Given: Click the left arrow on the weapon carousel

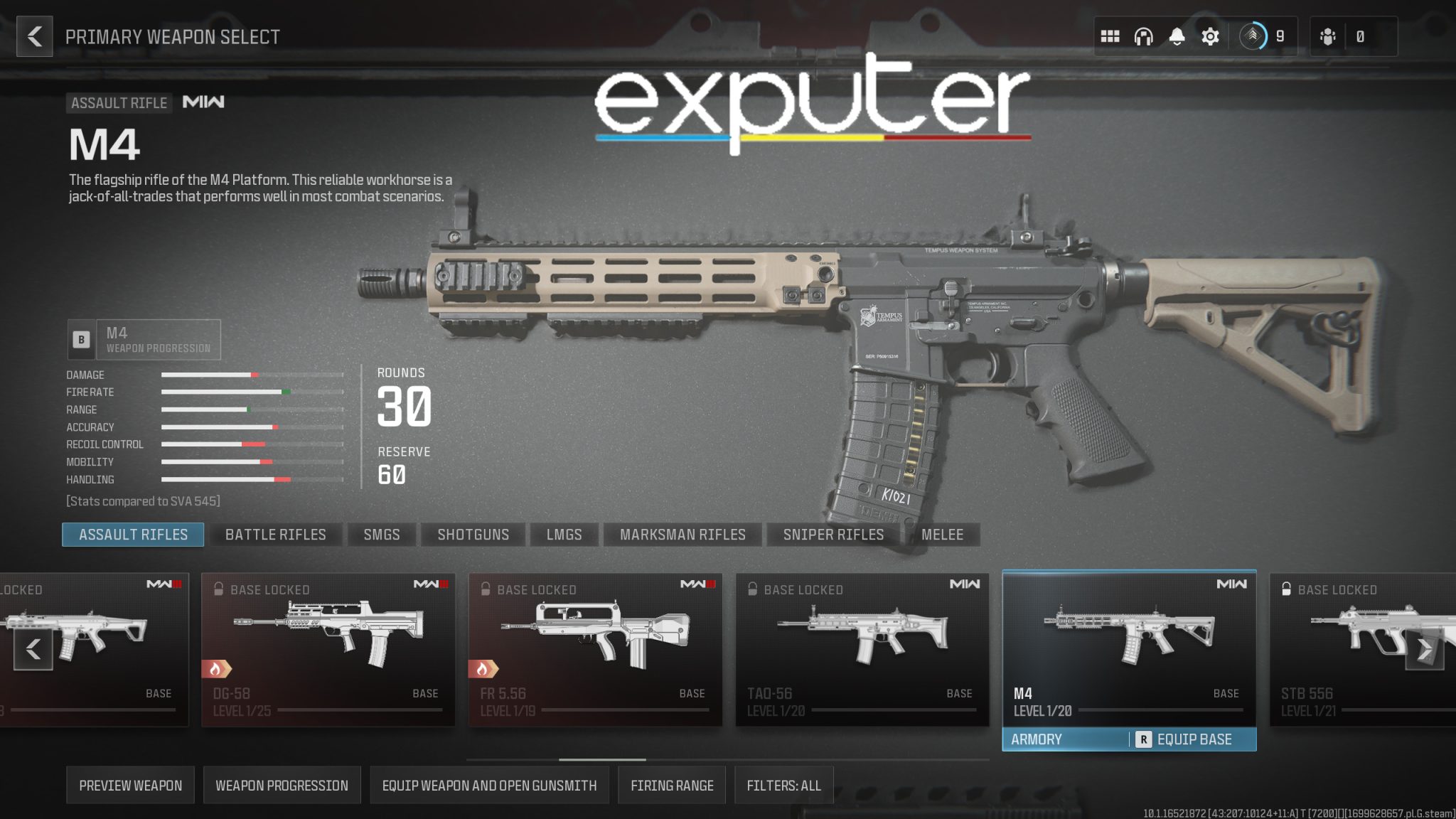Looking at the screenshot, I should pos(33,648).
